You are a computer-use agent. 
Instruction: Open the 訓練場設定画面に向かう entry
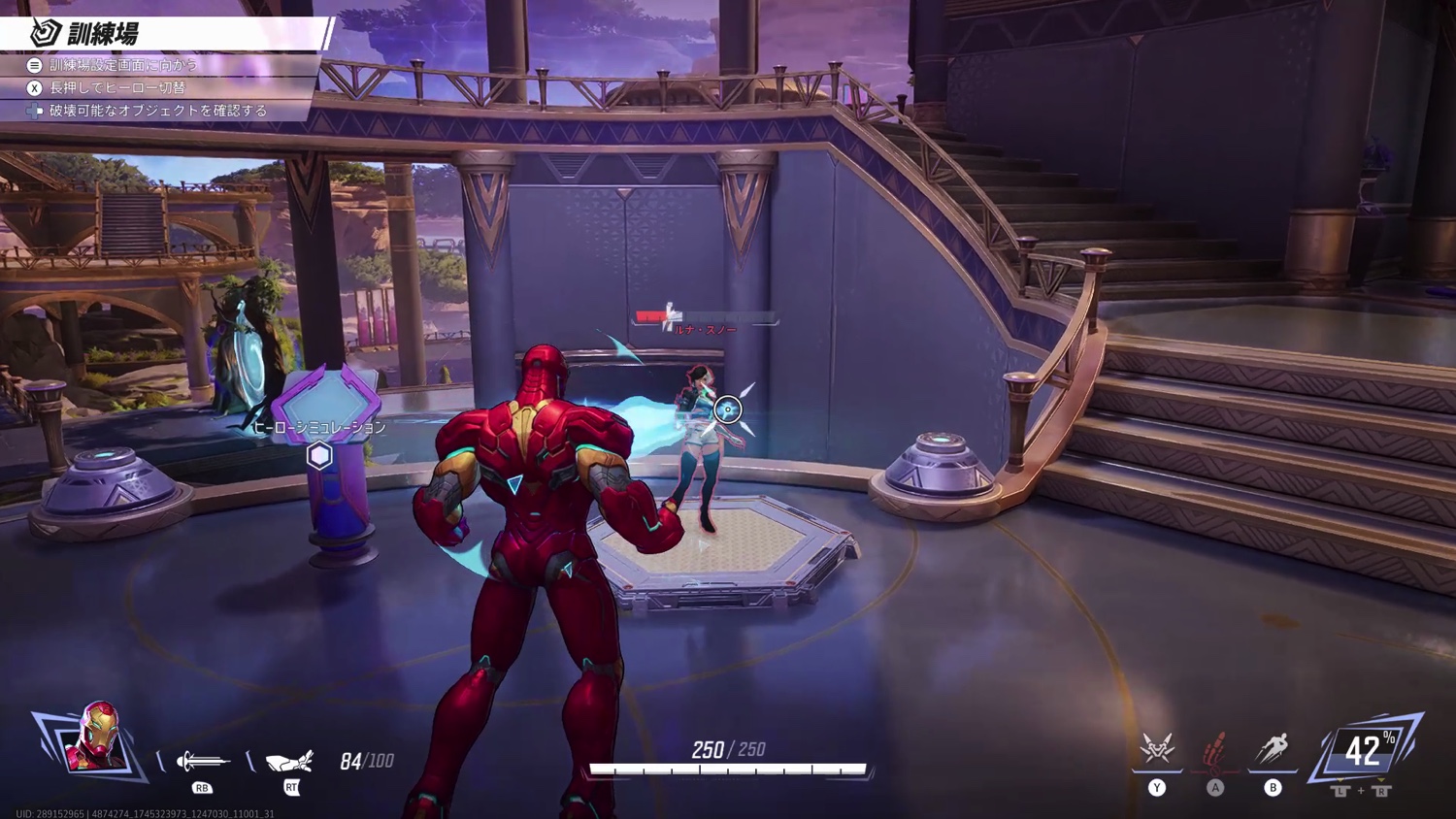coord(122,65)
